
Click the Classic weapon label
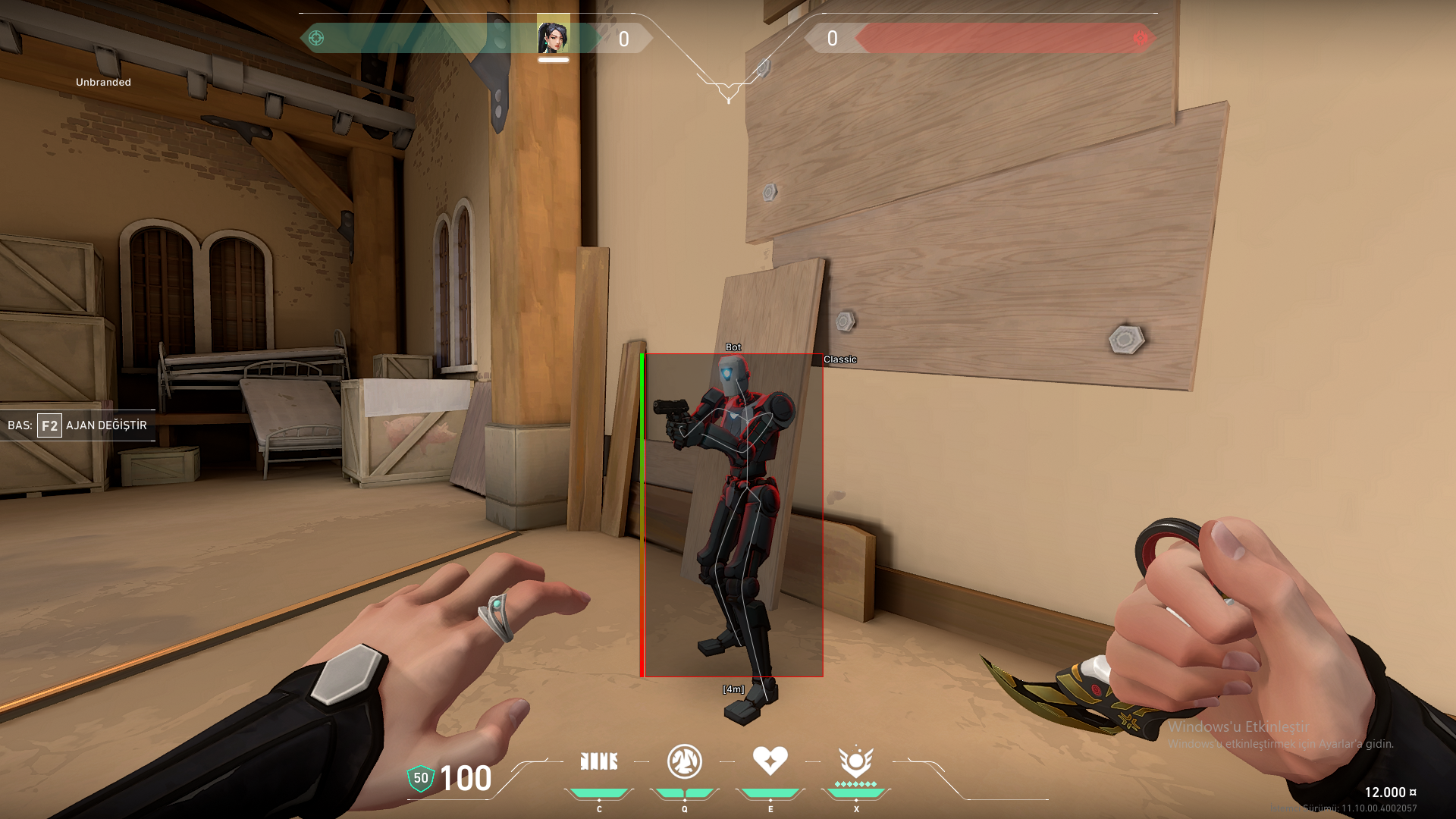839,359
